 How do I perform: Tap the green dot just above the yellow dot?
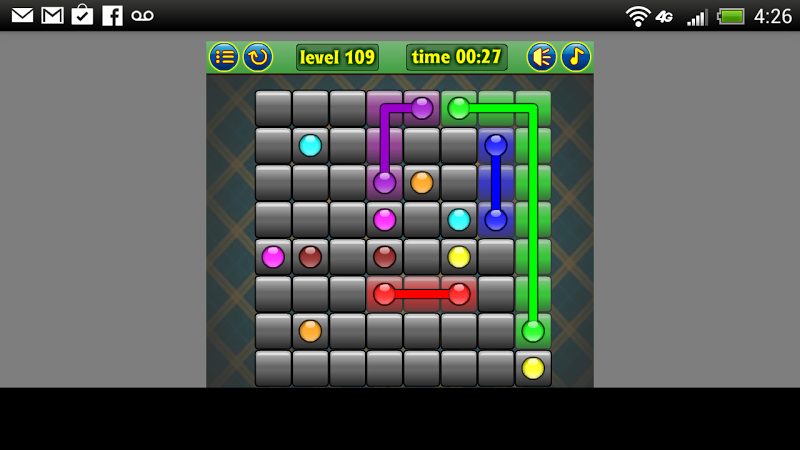[533, 330]
